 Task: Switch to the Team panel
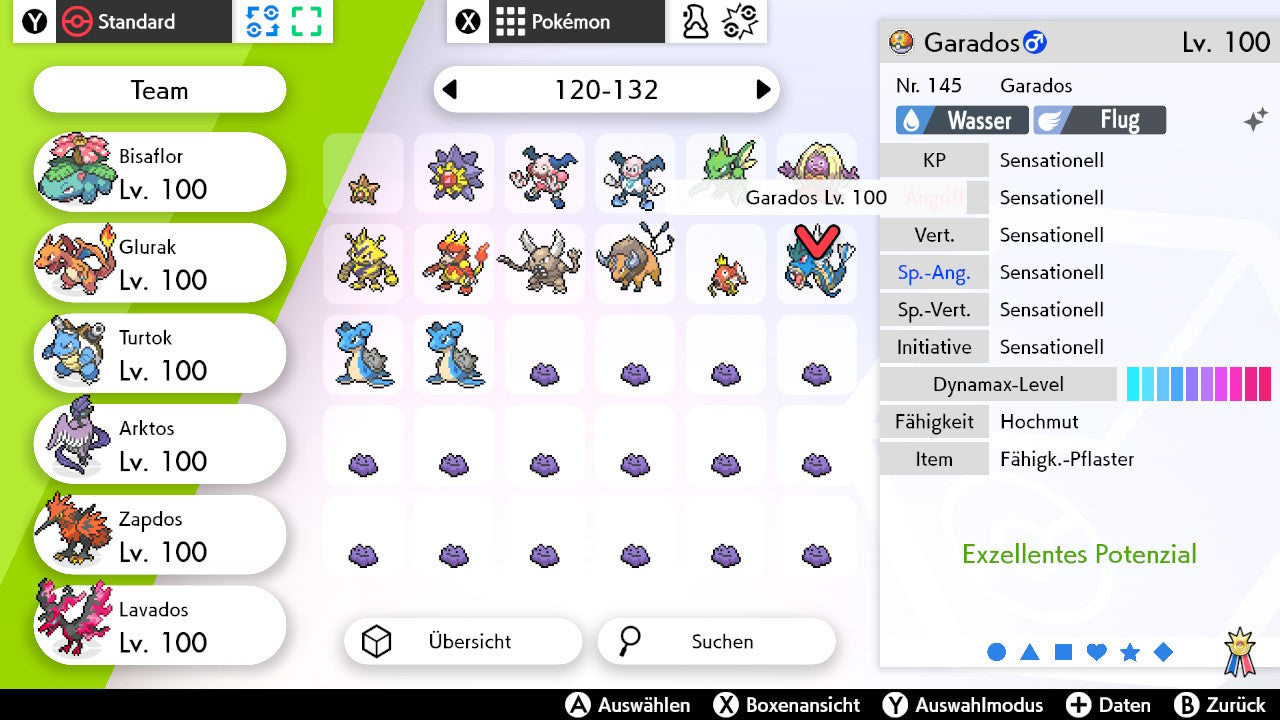point(159,90)
